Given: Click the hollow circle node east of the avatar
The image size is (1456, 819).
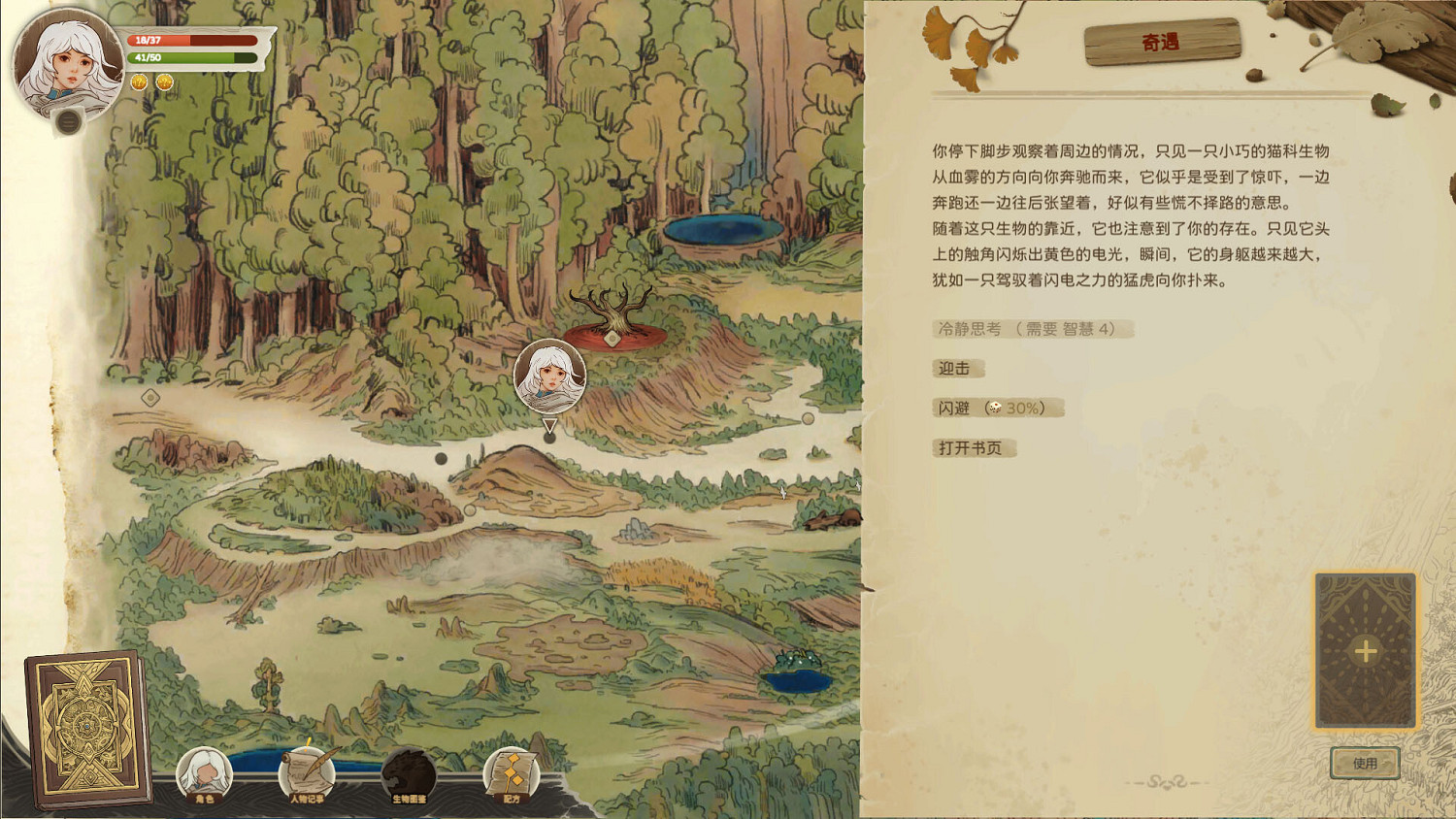Looking at the screenshot, I should click(x=807, y=418).
